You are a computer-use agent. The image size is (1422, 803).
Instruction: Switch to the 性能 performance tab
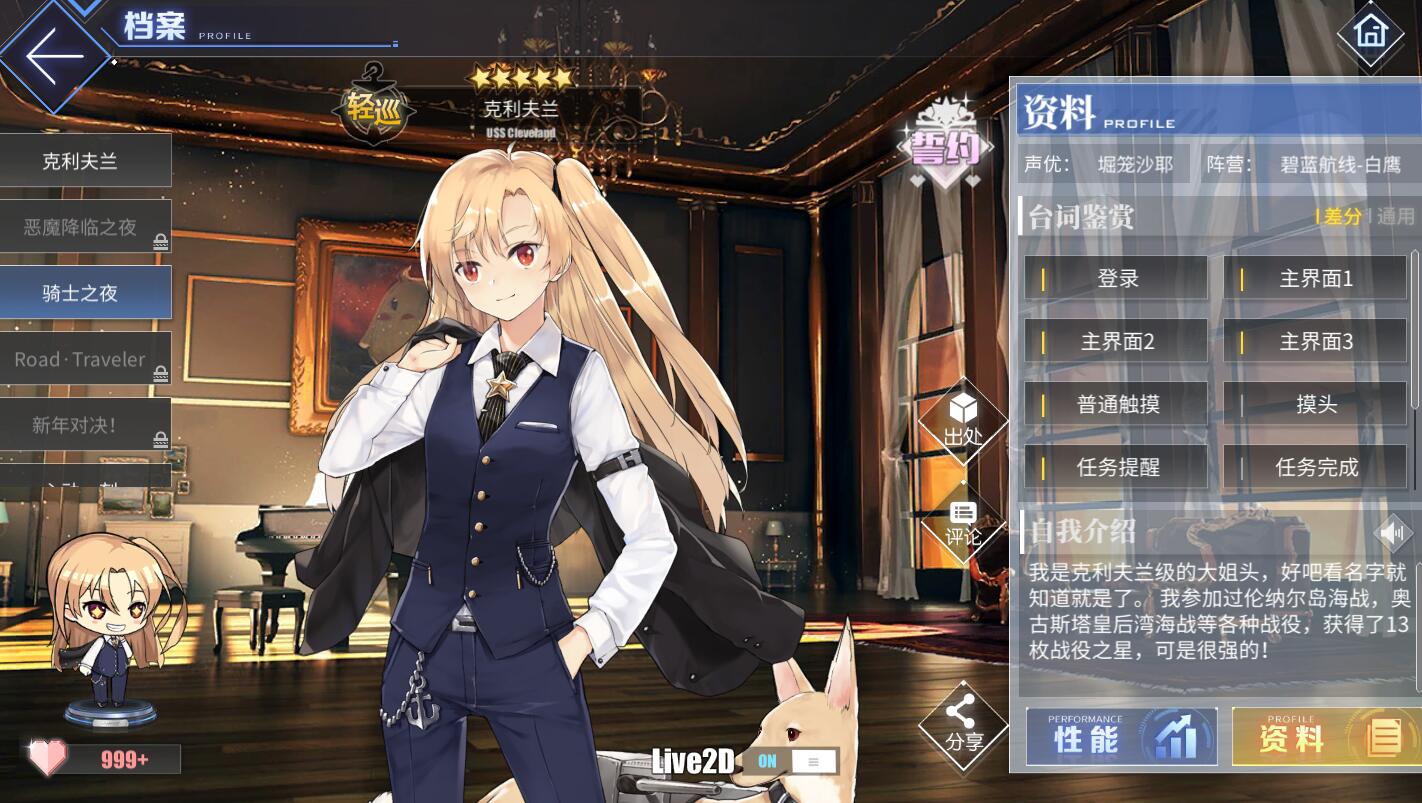(1121, 738)
